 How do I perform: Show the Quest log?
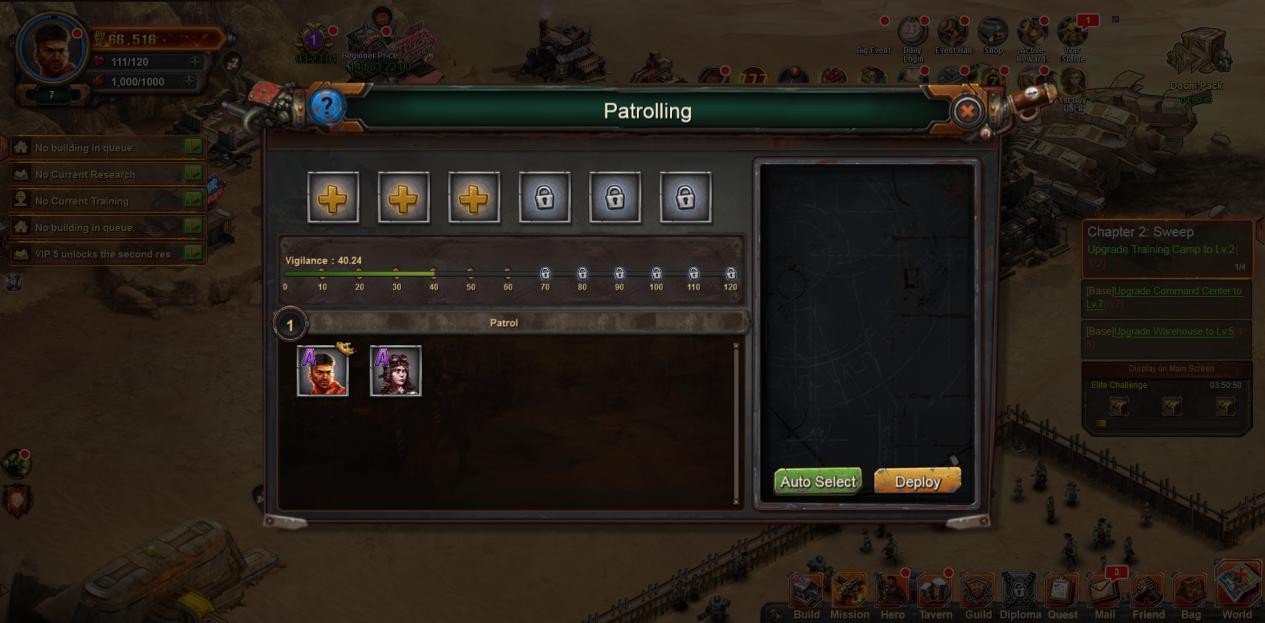point(1062,593)
